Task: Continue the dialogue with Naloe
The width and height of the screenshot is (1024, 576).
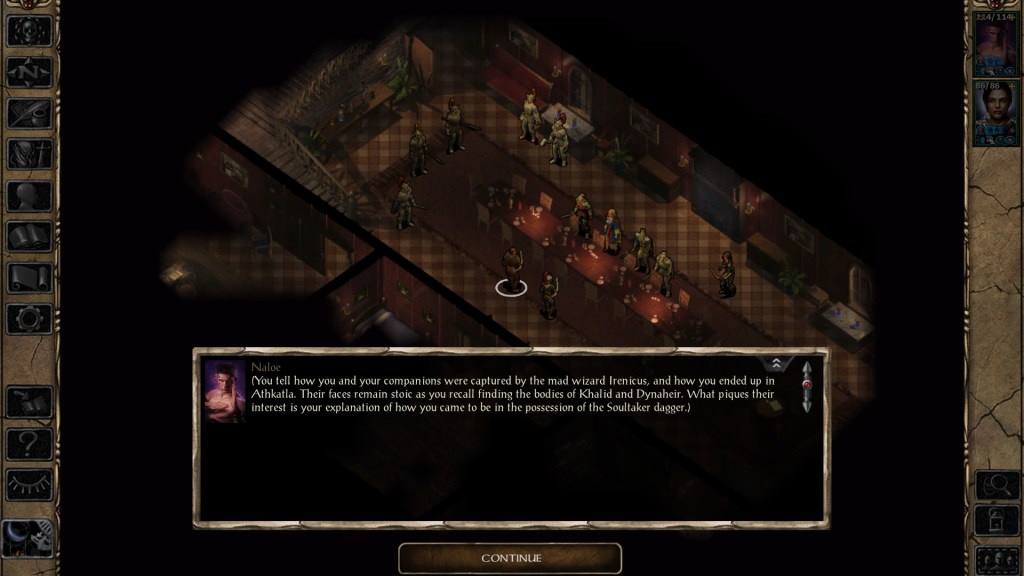Action: click(x=510, y=558)
